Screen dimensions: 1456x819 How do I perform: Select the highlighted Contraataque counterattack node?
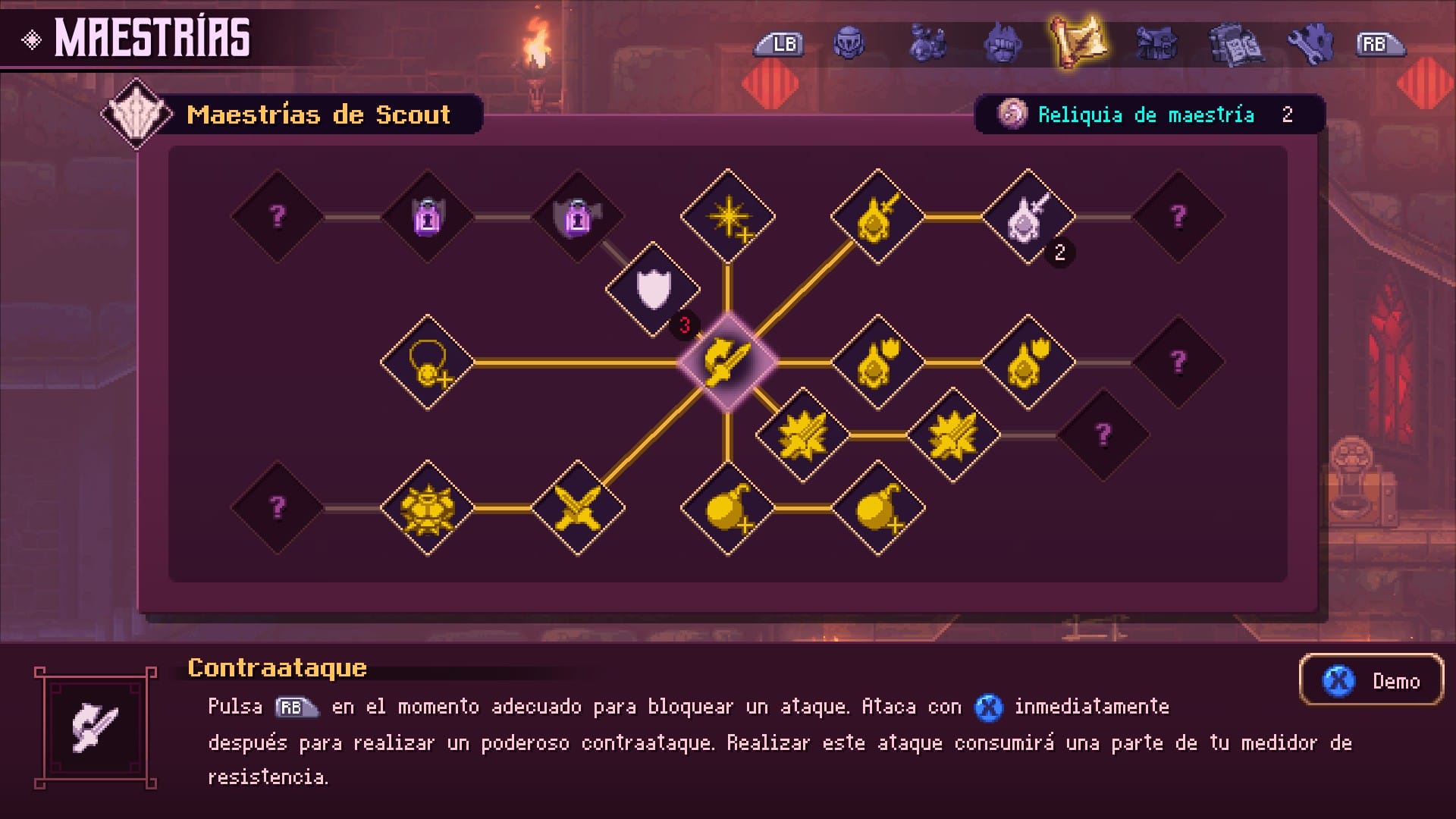(x=728, y=362)
